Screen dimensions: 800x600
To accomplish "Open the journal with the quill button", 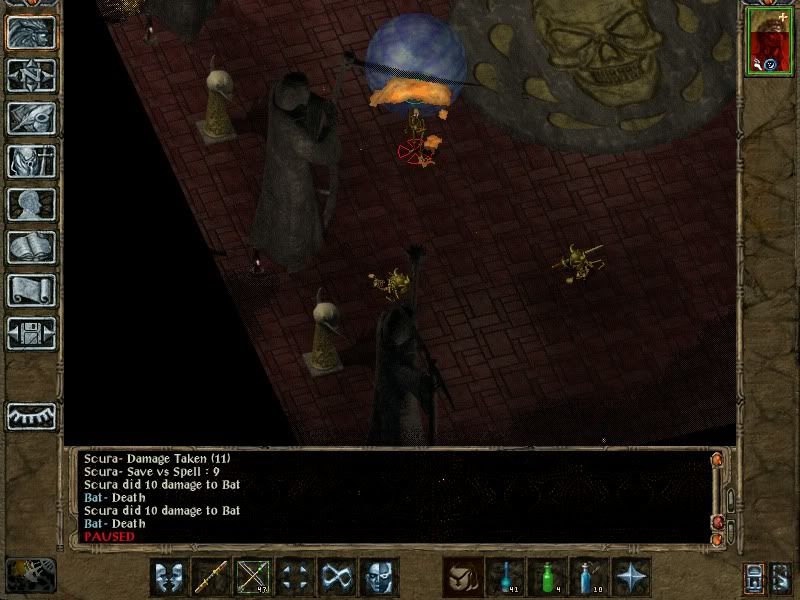I will coord(31,118).
